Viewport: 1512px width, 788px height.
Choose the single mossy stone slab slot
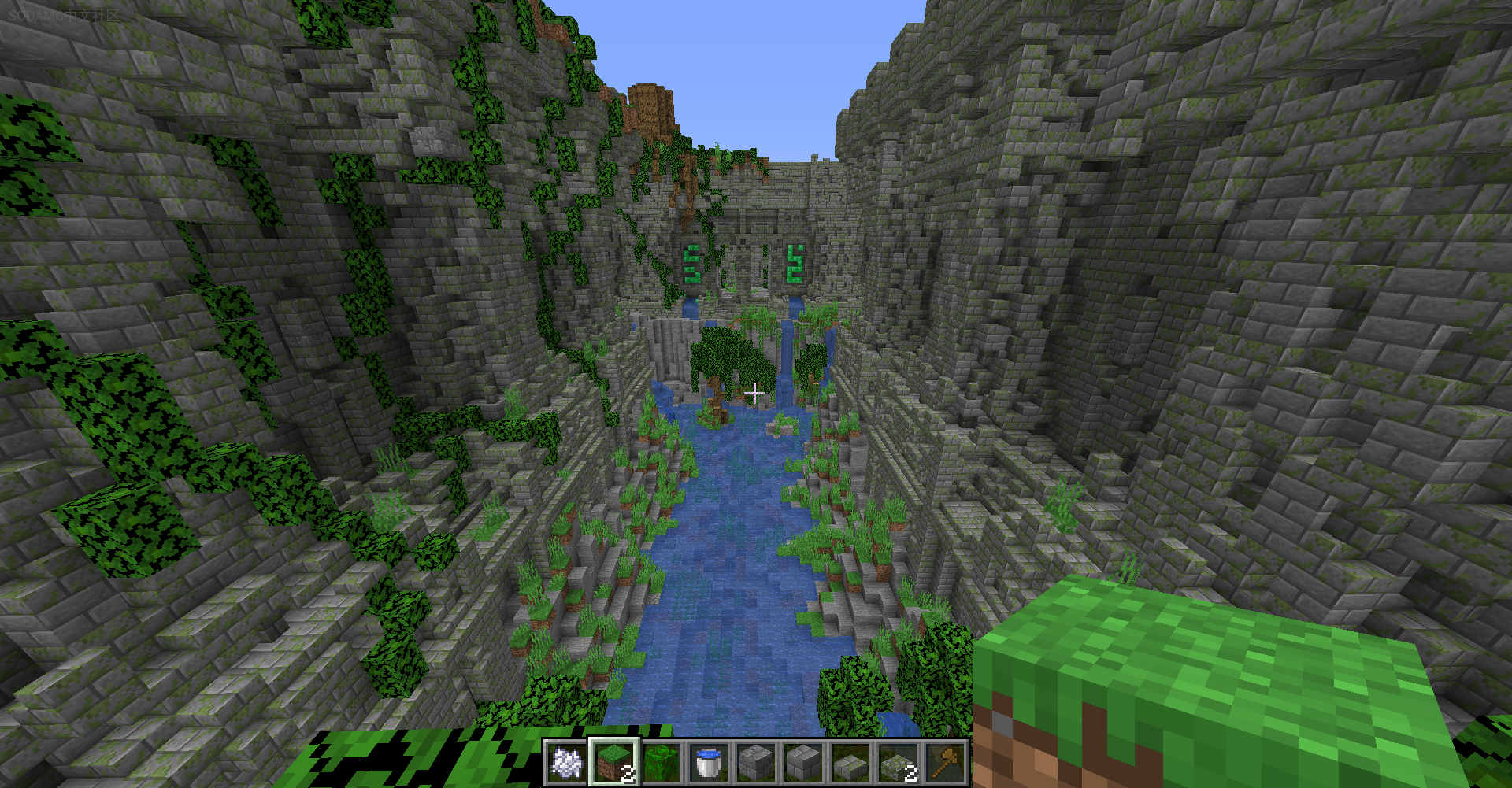click(850, 762)
